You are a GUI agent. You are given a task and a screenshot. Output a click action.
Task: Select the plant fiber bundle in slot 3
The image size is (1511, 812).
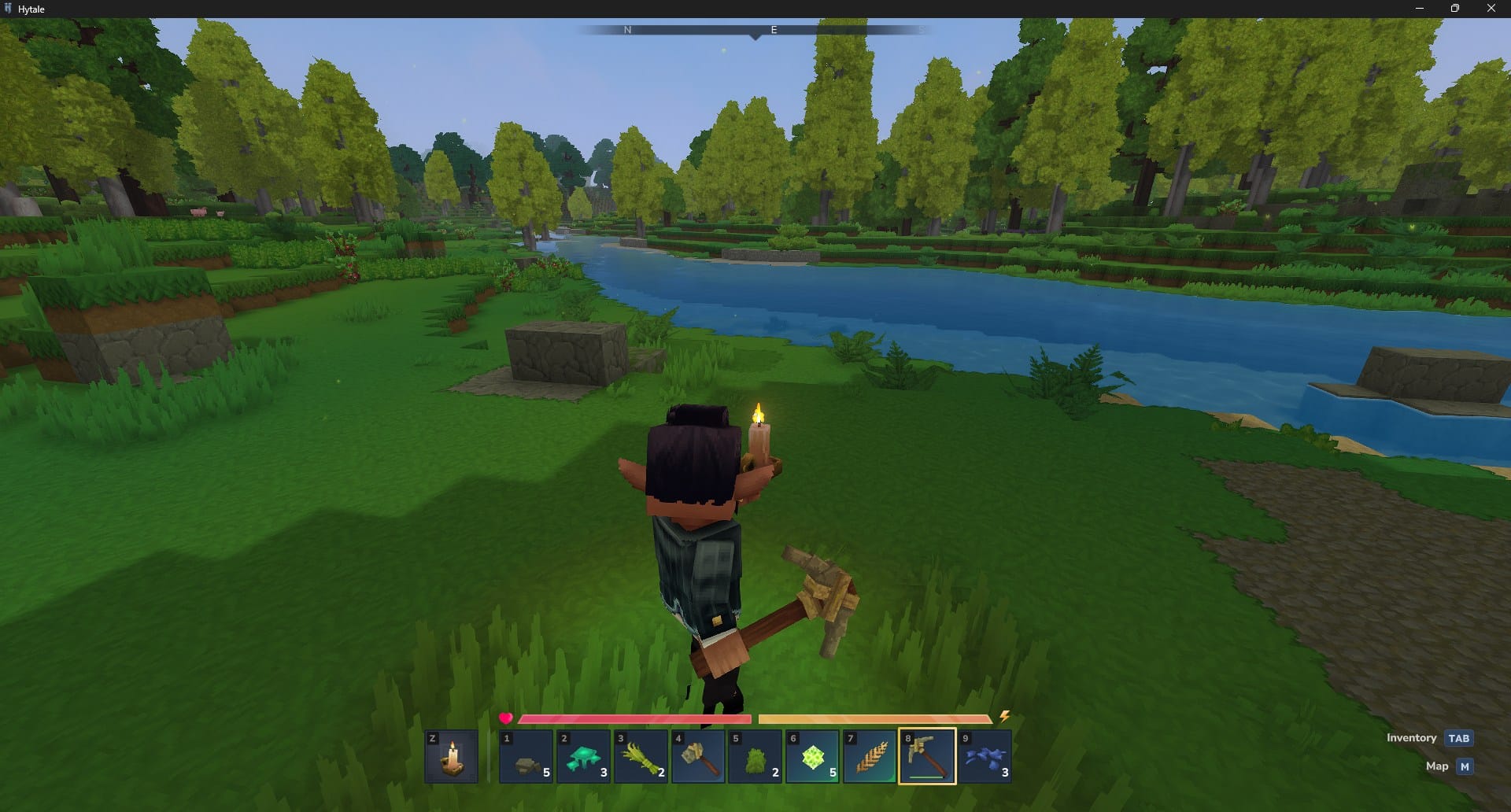[x=641, y=756]
